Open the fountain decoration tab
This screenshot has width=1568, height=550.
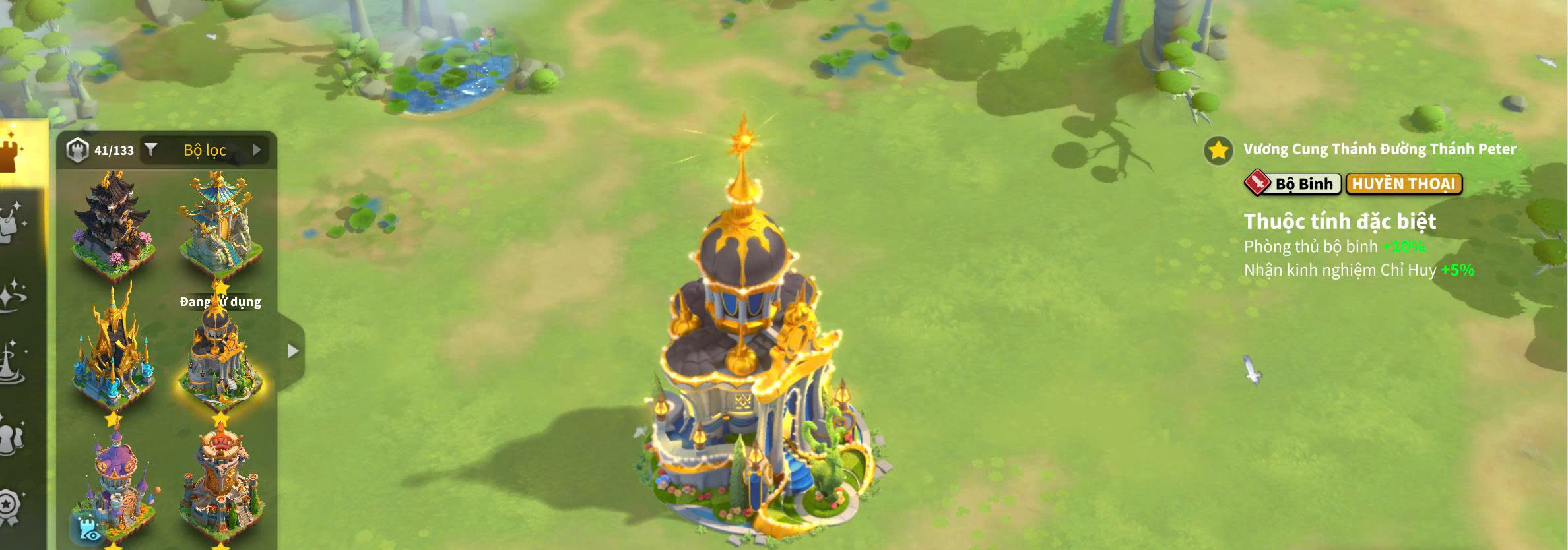(x=12, y=364)
